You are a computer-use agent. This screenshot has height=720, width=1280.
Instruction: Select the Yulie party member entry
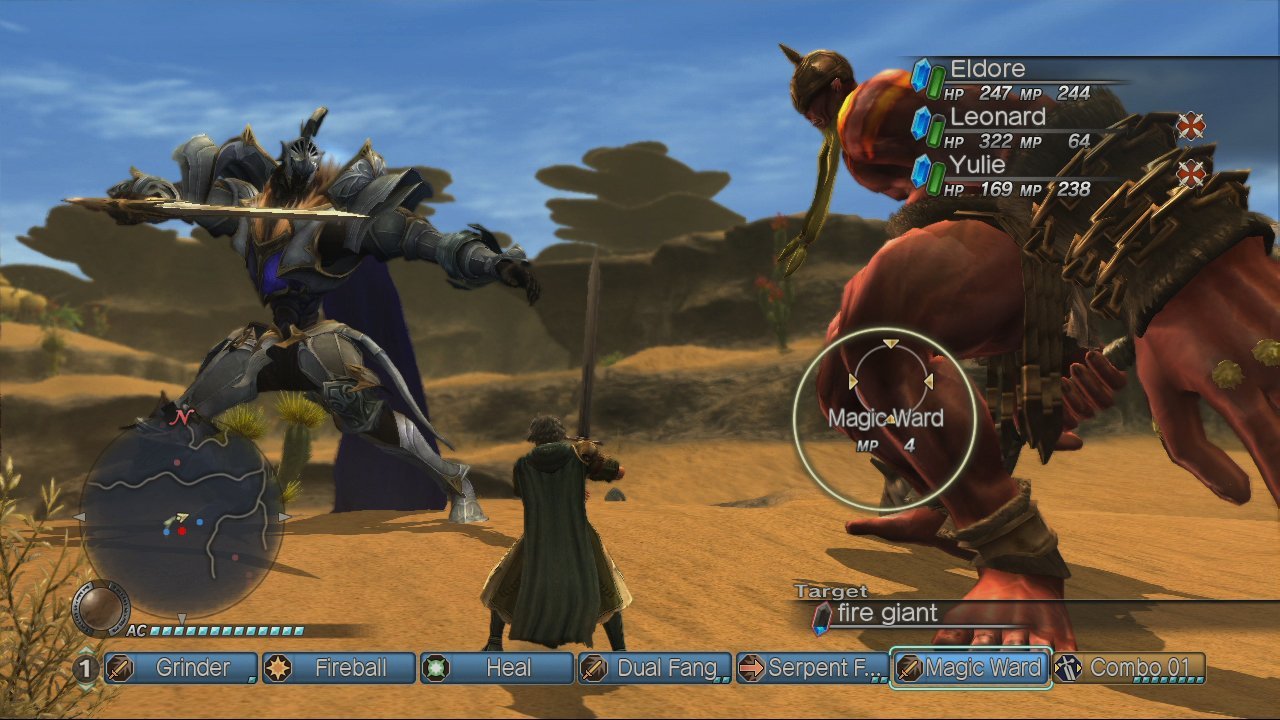click(980, 164)
